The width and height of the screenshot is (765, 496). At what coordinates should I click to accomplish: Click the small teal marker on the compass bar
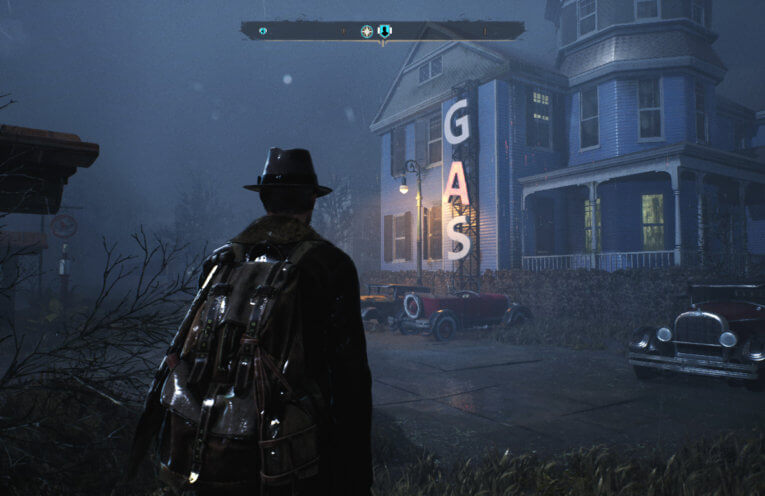[263, 31]
